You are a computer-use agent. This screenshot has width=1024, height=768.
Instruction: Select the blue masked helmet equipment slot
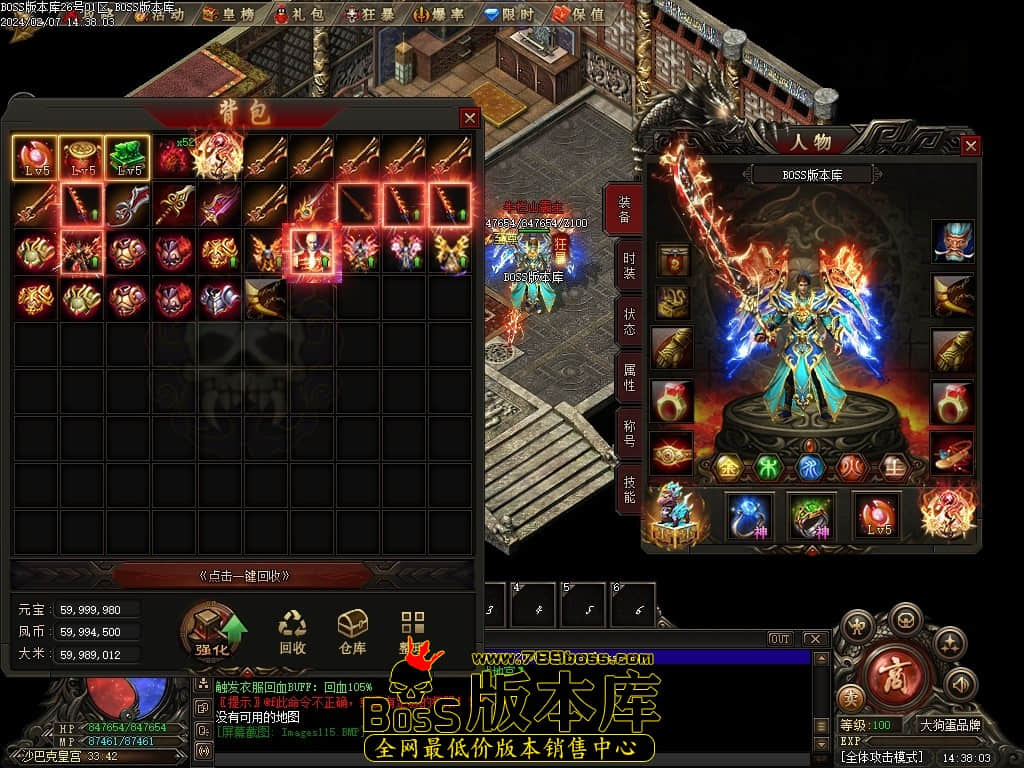tap(953, 242)
